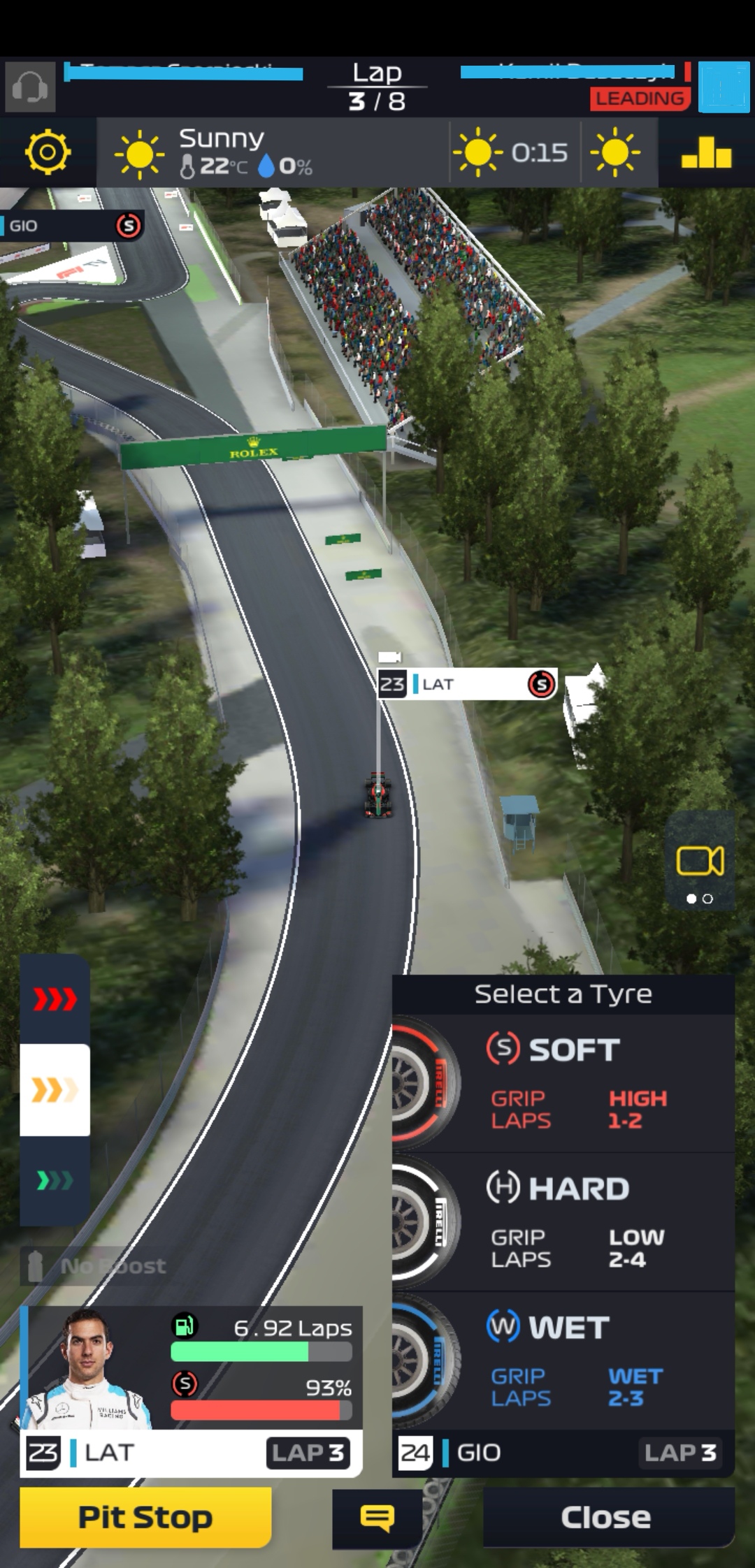This screenshot has height=1568, width=755.
Task: Switch the camera view icon
Action: pyautogui.click(x=700, y=861)
